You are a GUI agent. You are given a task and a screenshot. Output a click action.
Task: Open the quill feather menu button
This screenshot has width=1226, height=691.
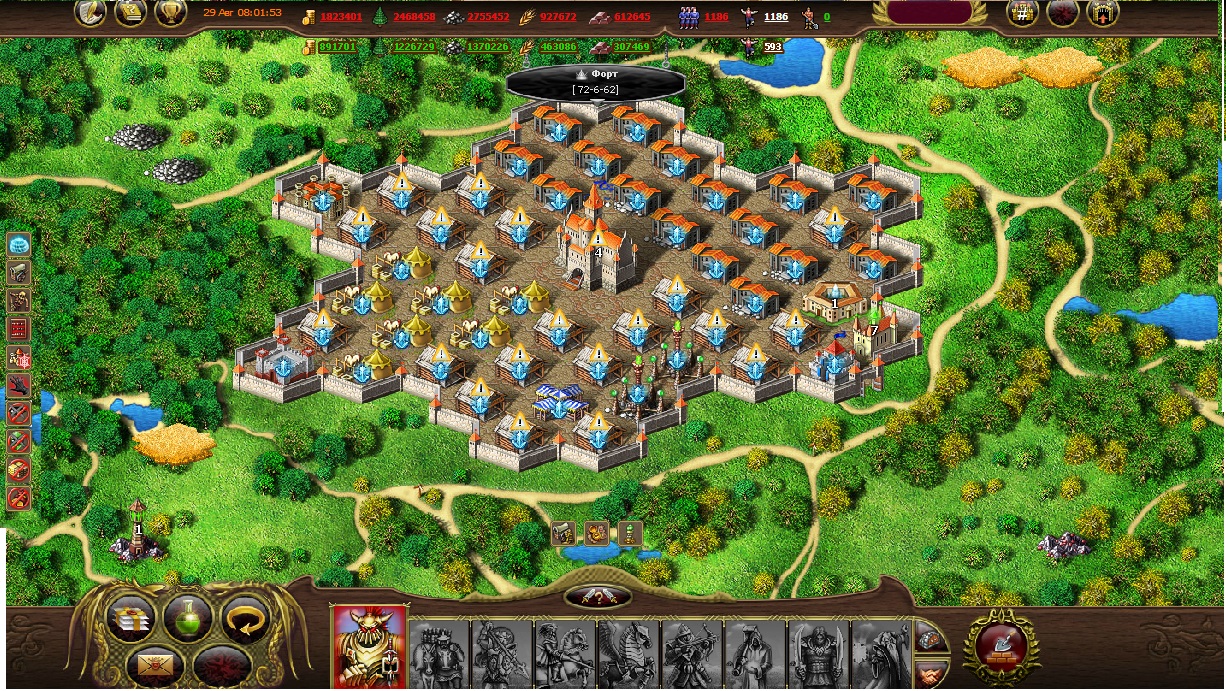tap(92, 13)
